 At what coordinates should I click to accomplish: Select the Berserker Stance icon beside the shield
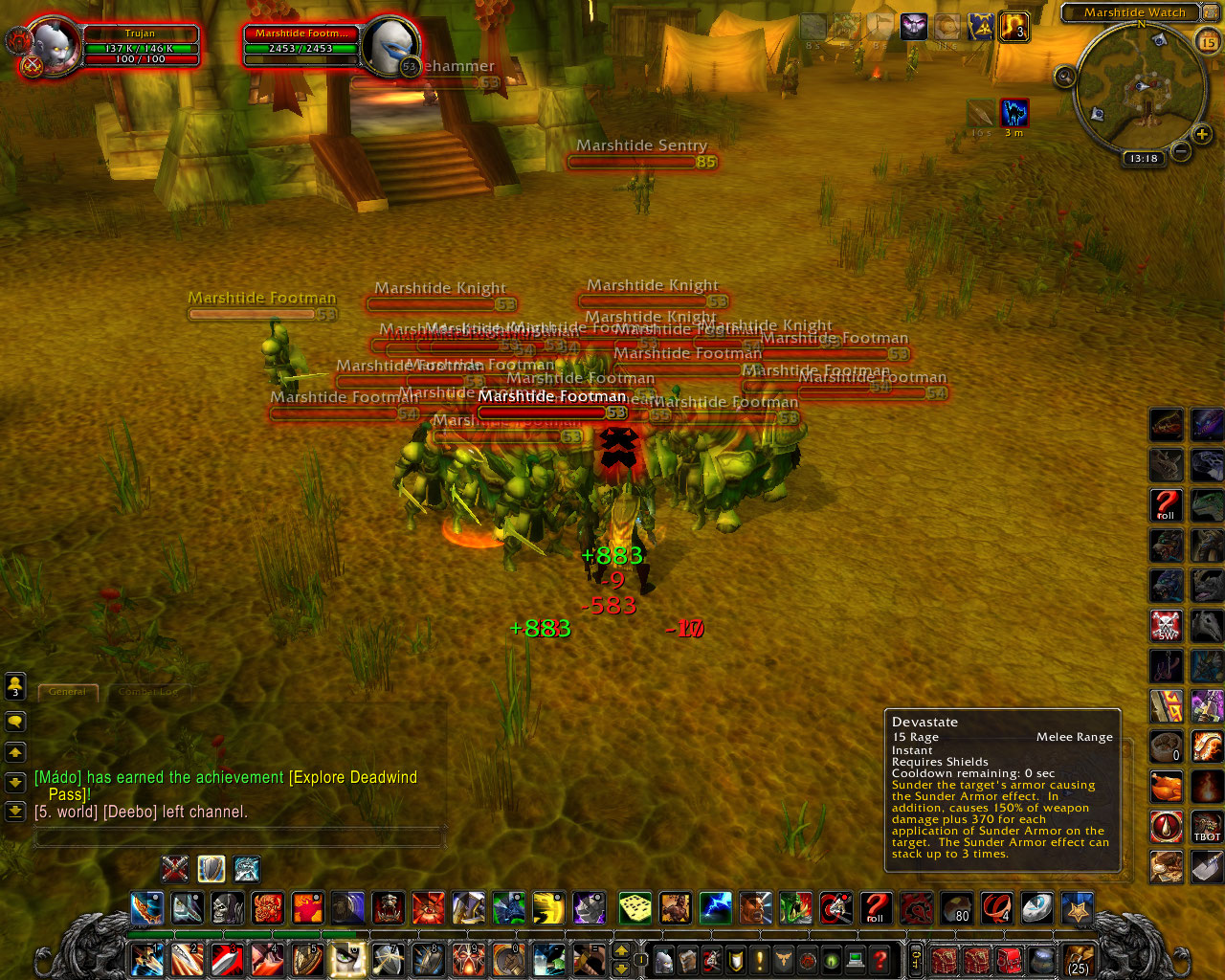coord(247,869)
